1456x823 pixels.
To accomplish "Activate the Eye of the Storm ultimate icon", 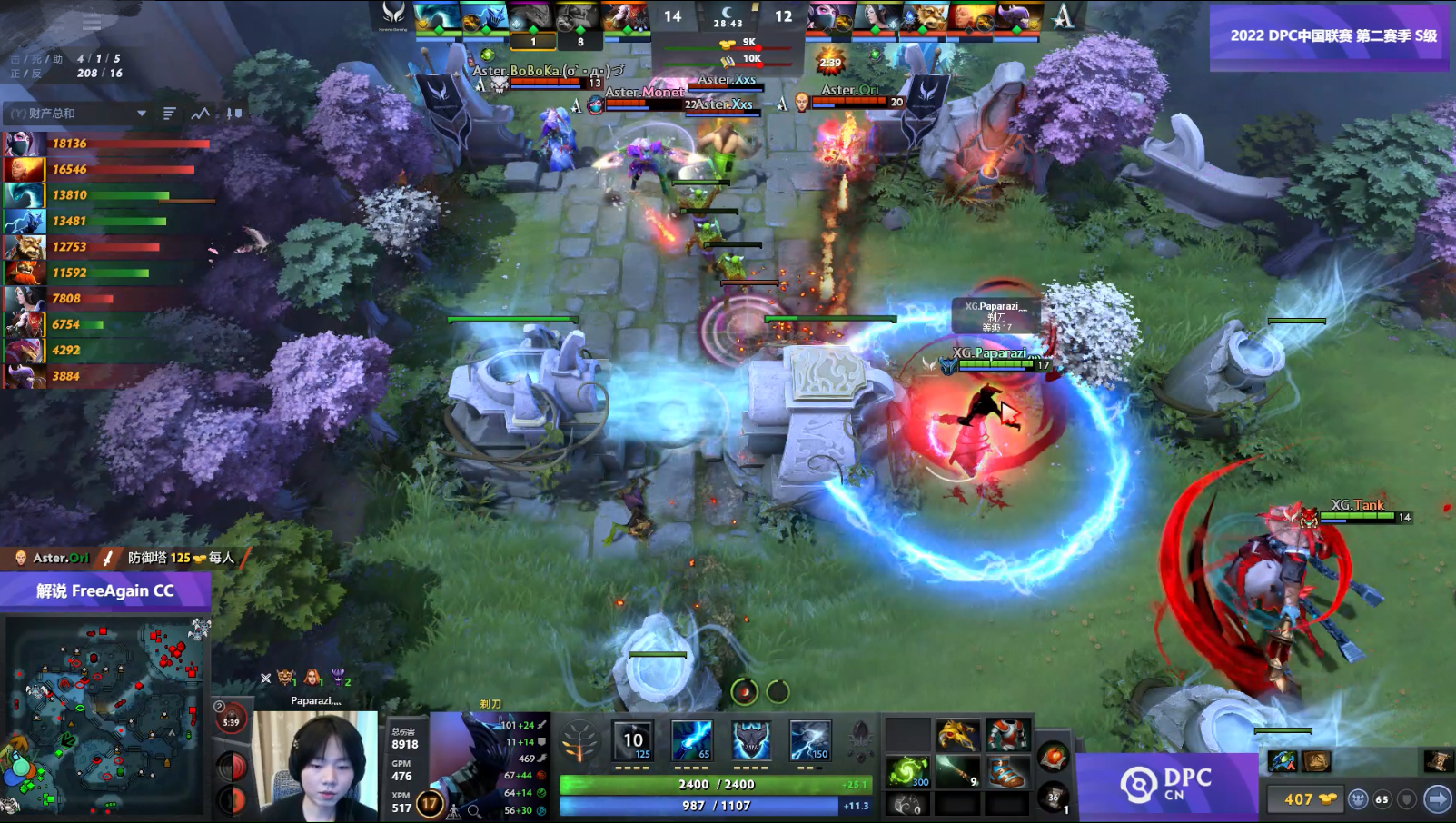I will tap(809, 742).
